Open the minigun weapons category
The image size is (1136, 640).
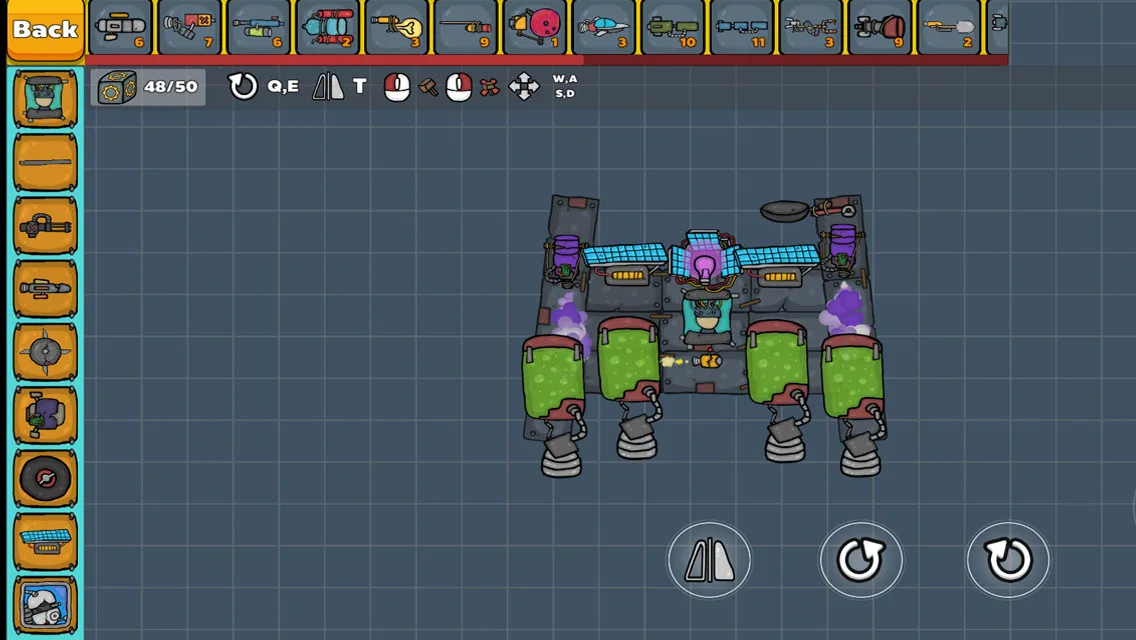(x=45, y=226)
